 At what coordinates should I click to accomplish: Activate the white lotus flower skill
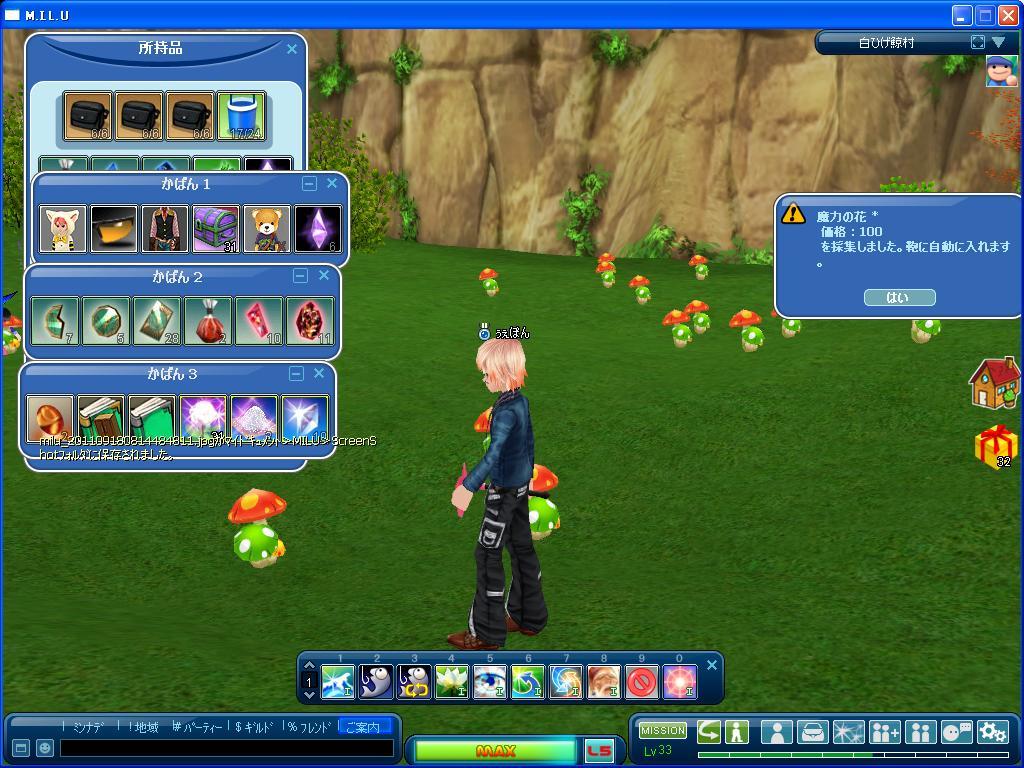(x=452, y=682)
